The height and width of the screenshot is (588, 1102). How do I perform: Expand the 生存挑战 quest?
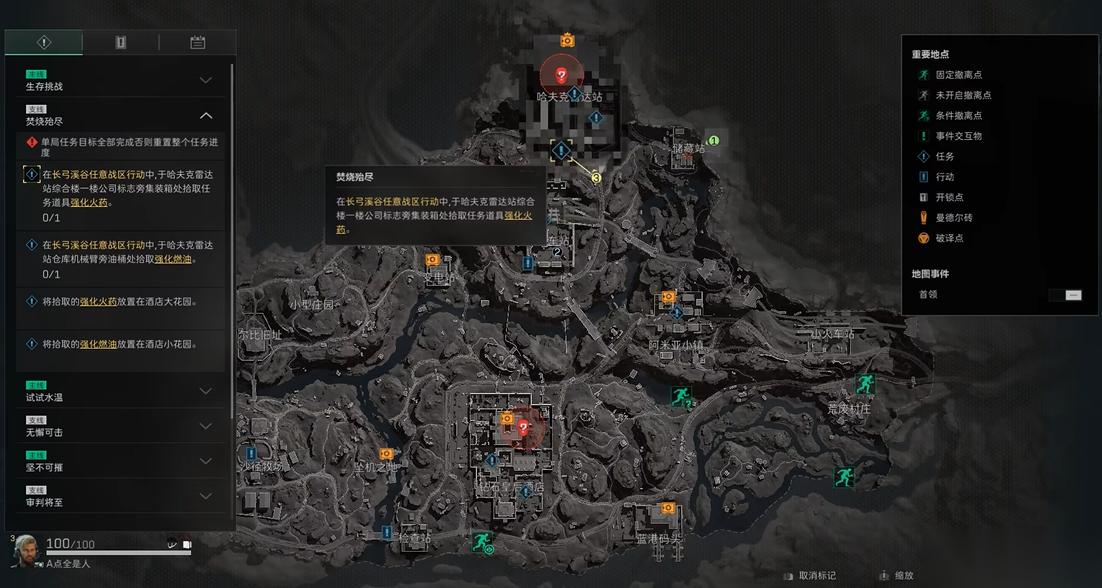[206, 80]
